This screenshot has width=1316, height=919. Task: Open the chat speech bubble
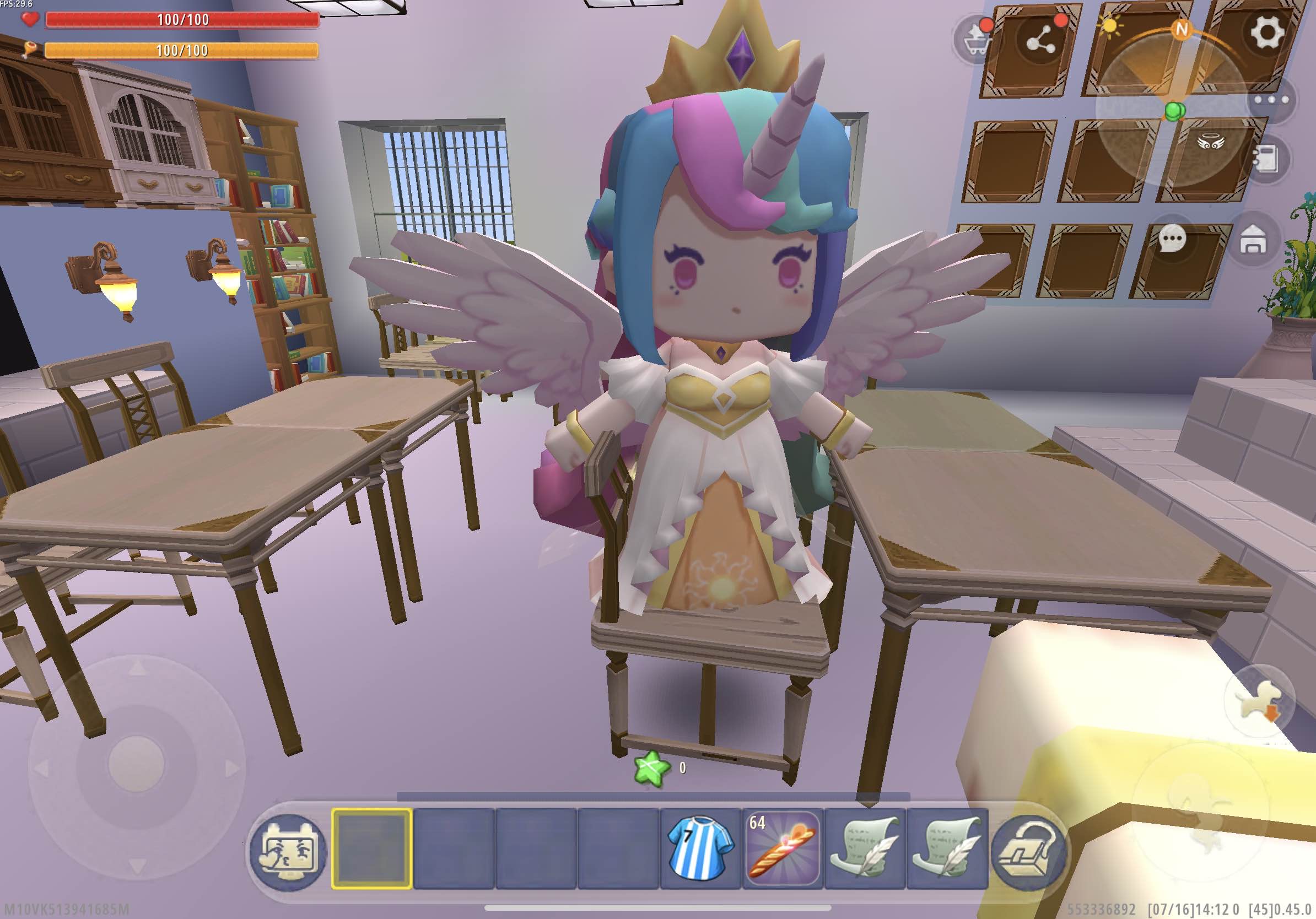click(x=1172, y=239)
